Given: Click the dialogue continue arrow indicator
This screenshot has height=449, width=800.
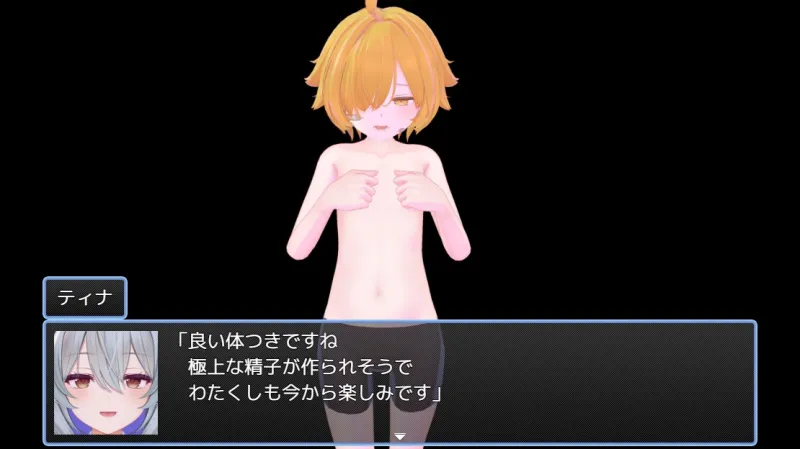Looking at the screenshot, I should 400,436.
